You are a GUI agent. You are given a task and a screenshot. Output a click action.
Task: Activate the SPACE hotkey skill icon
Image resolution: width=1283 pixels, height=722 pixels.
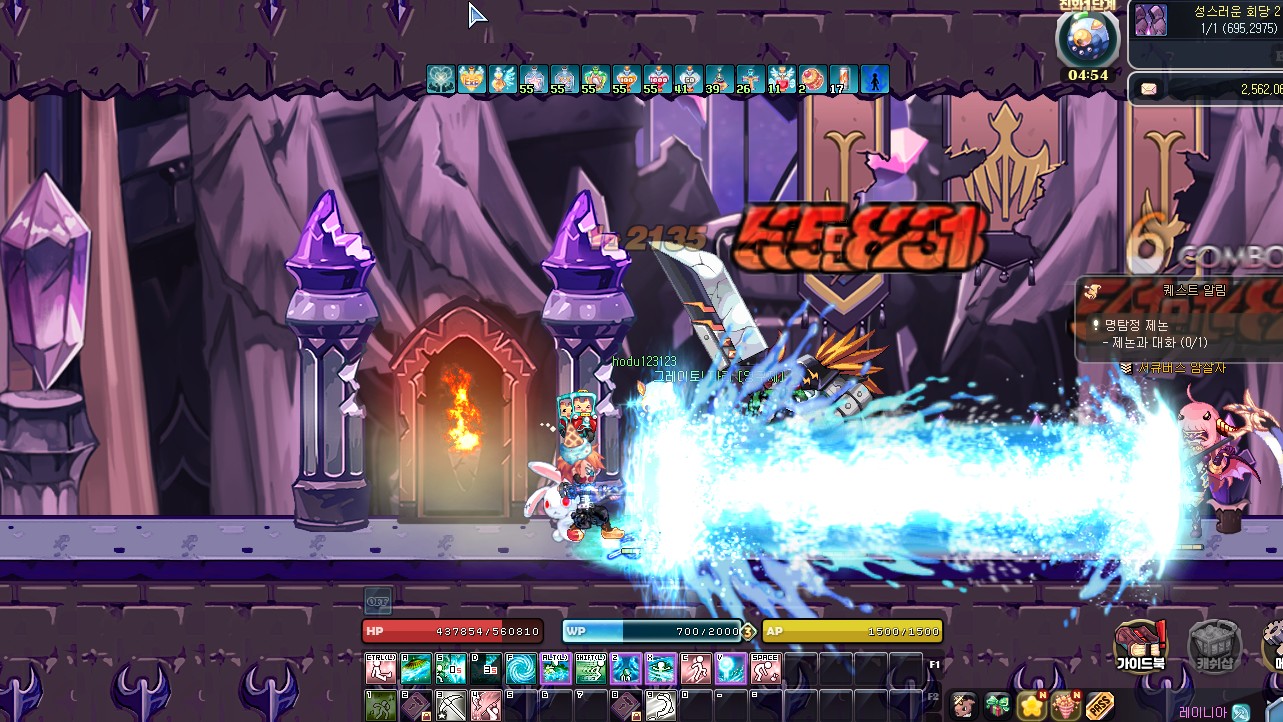coord(766,668)
